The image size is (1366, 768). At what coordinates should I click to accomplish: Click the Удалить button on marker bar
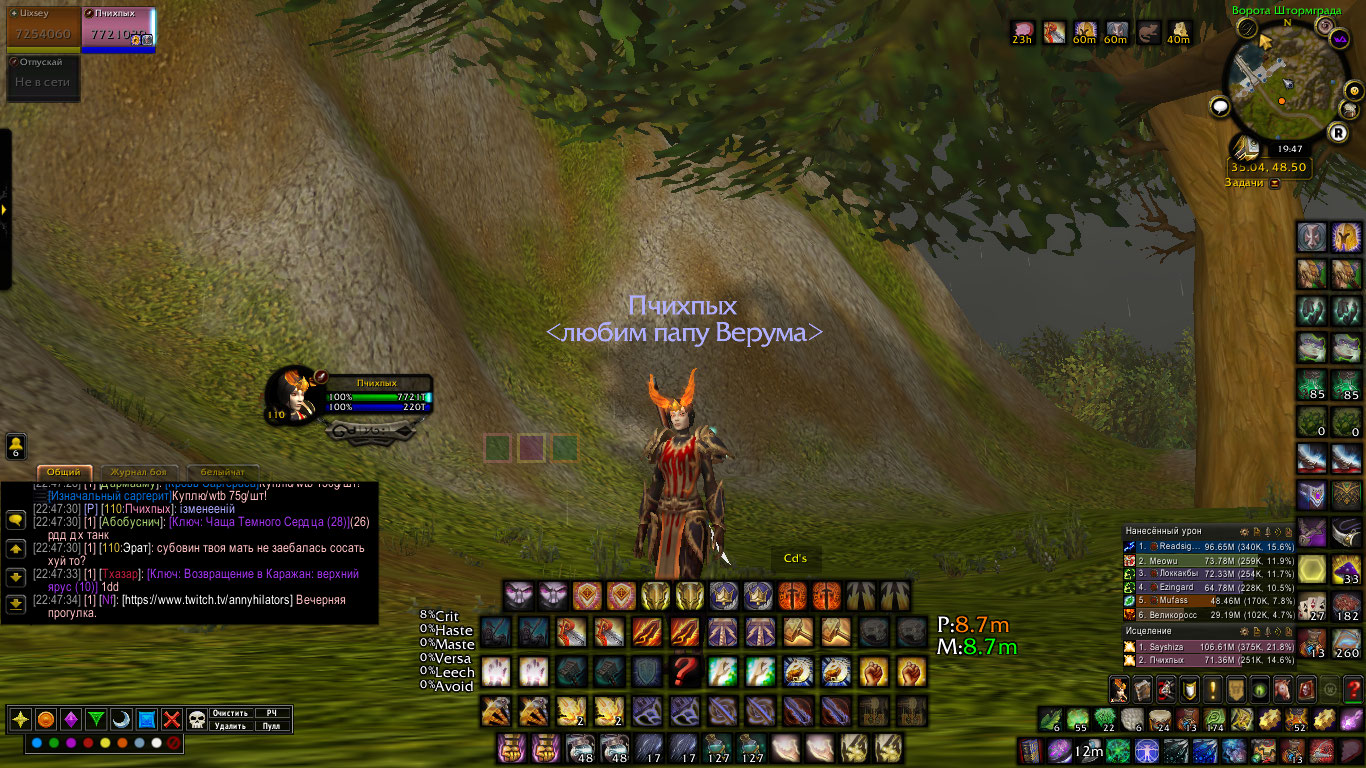tap(230, 726)
